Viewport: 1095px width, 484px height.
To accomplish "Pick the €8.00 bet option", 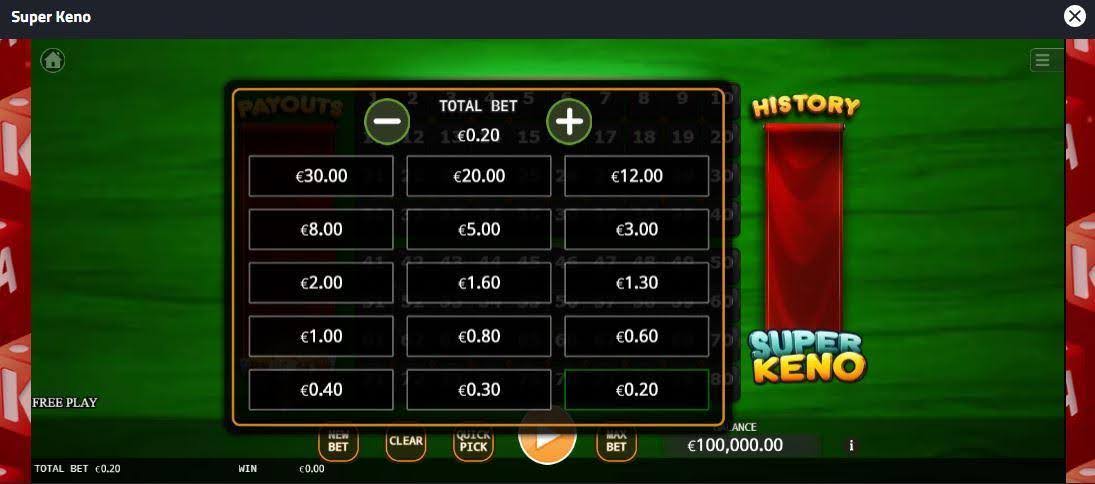I will (321, 229).
